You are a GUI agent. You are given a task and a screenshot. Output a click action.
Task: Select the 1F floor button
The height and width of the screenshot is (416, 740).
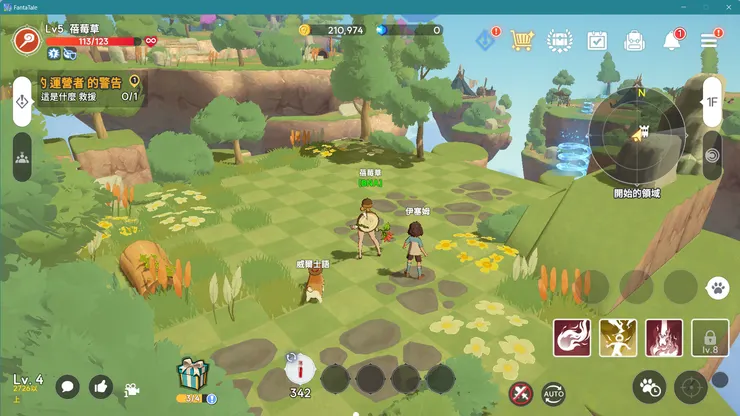click(712, 102)
